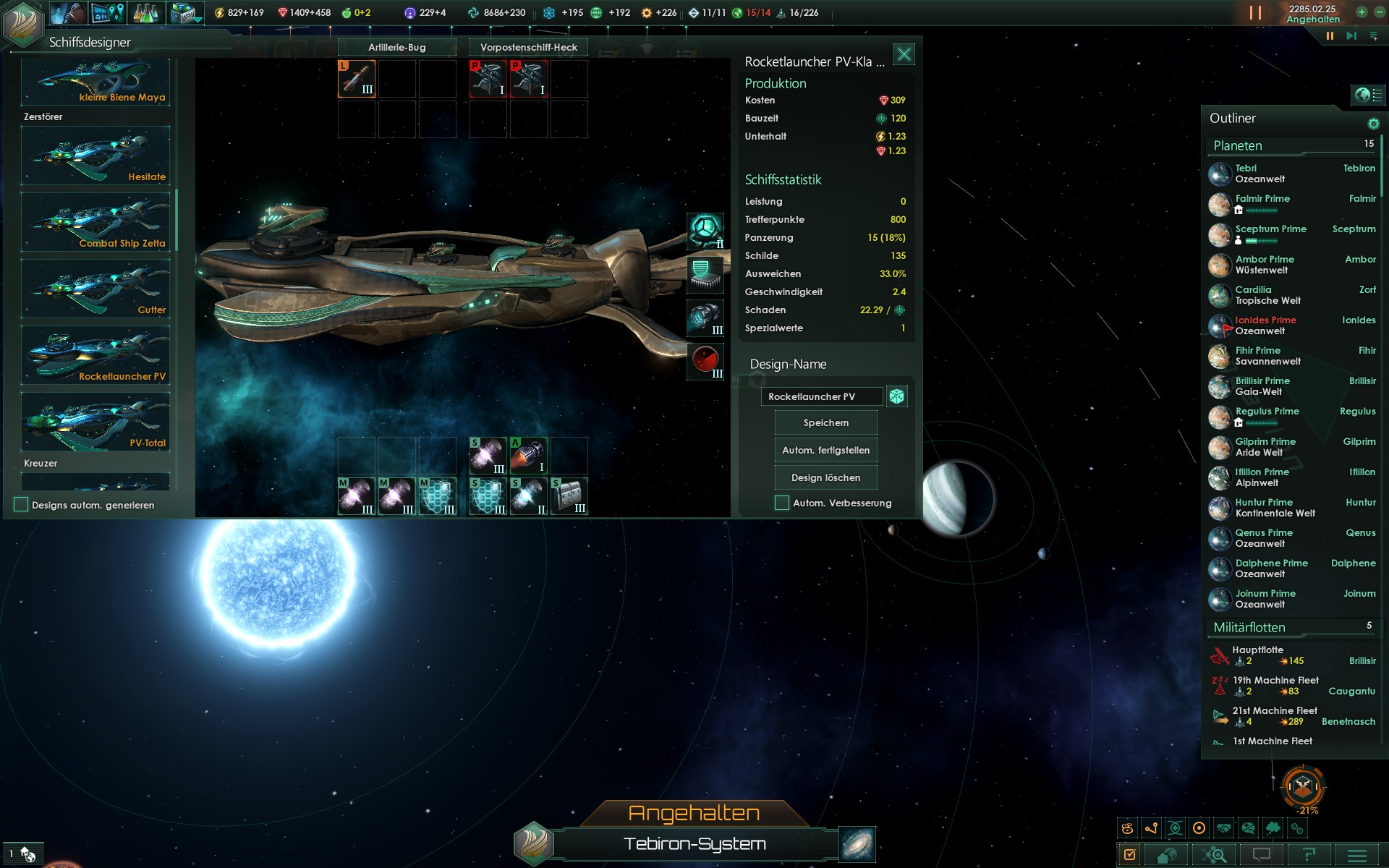Select the Combat Ship Zetta design
The image size is (1389, 868).
[x=95, y=222]
